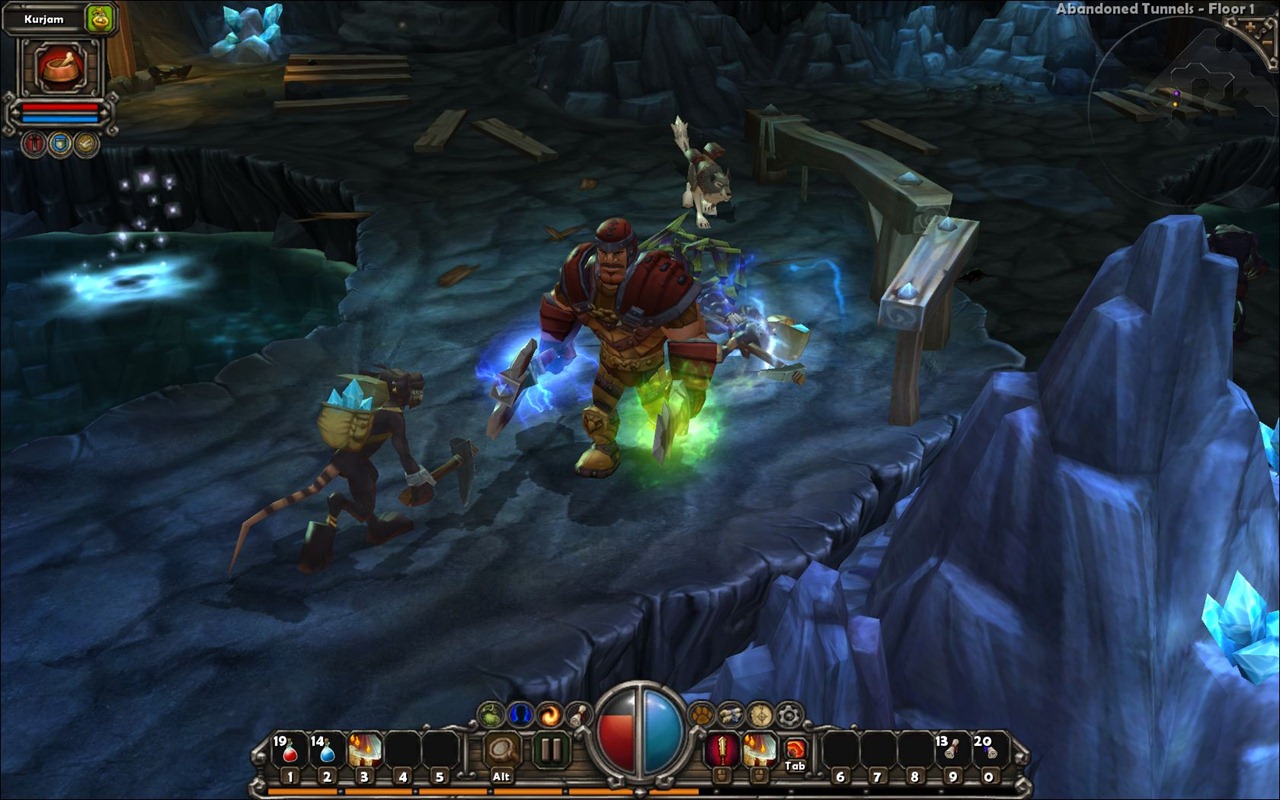The height and width of the screenshot is (800, 1280).
Task: Use the scroll in hotbar slot 0
Action: point(988,750)
